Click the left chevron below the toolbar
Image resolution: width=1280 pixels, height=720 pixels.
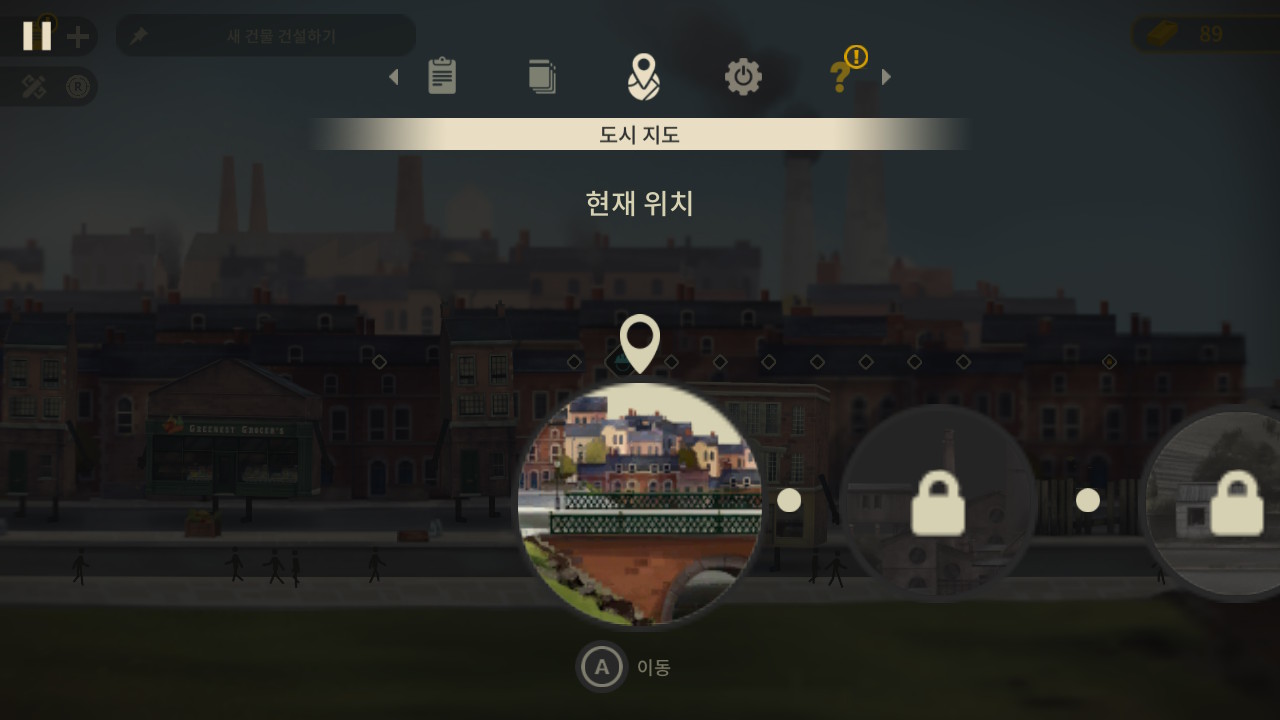coord(393,77)
